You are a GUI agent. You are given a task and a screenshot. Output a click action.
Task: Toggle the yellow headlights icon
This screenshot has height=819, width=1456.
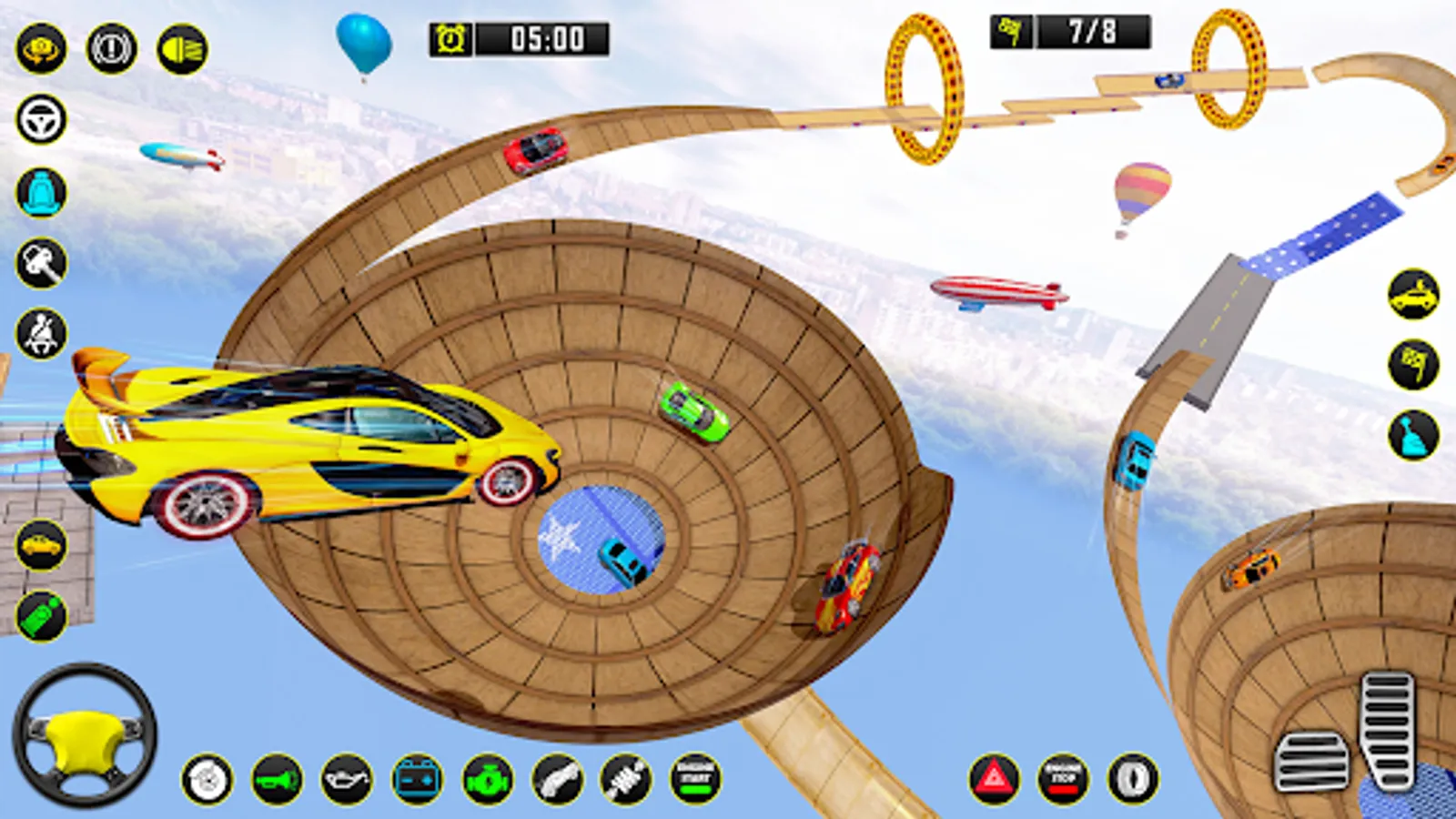pyautogui.click(x=183, y=49)
